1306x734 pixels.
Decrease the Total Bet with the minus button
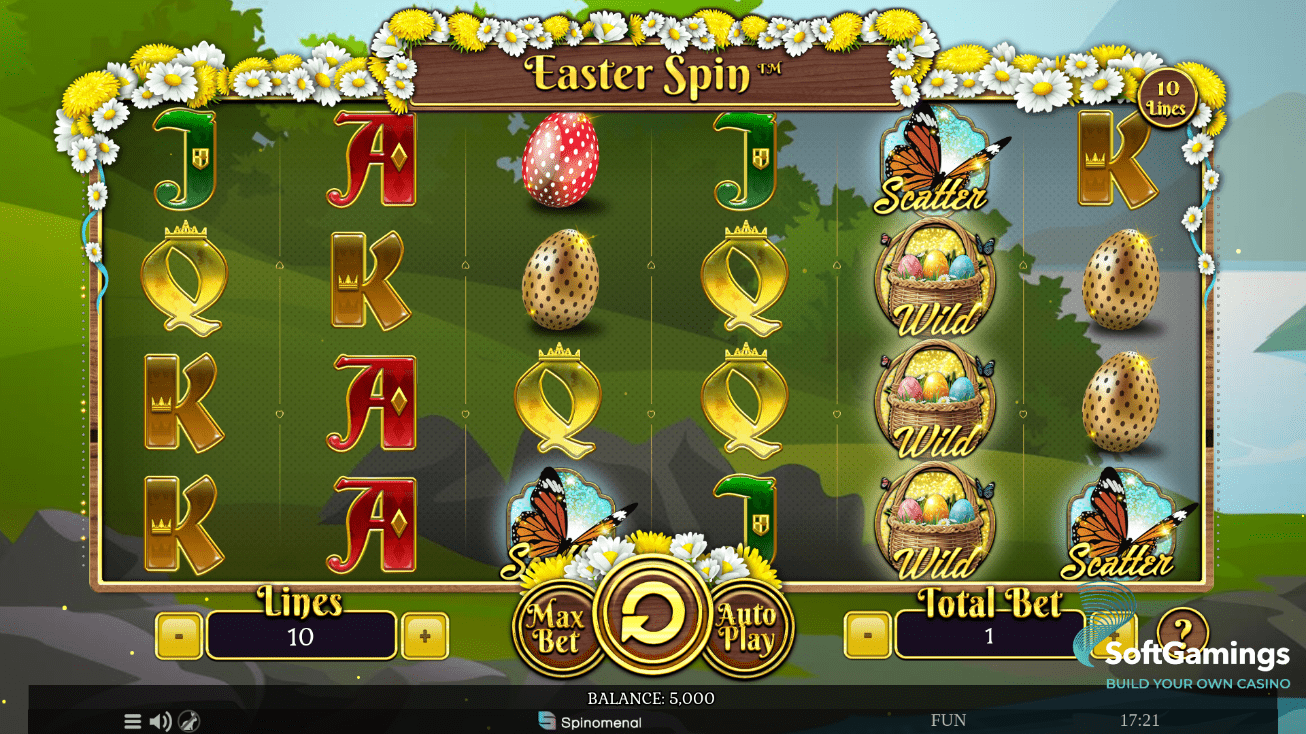866,633
